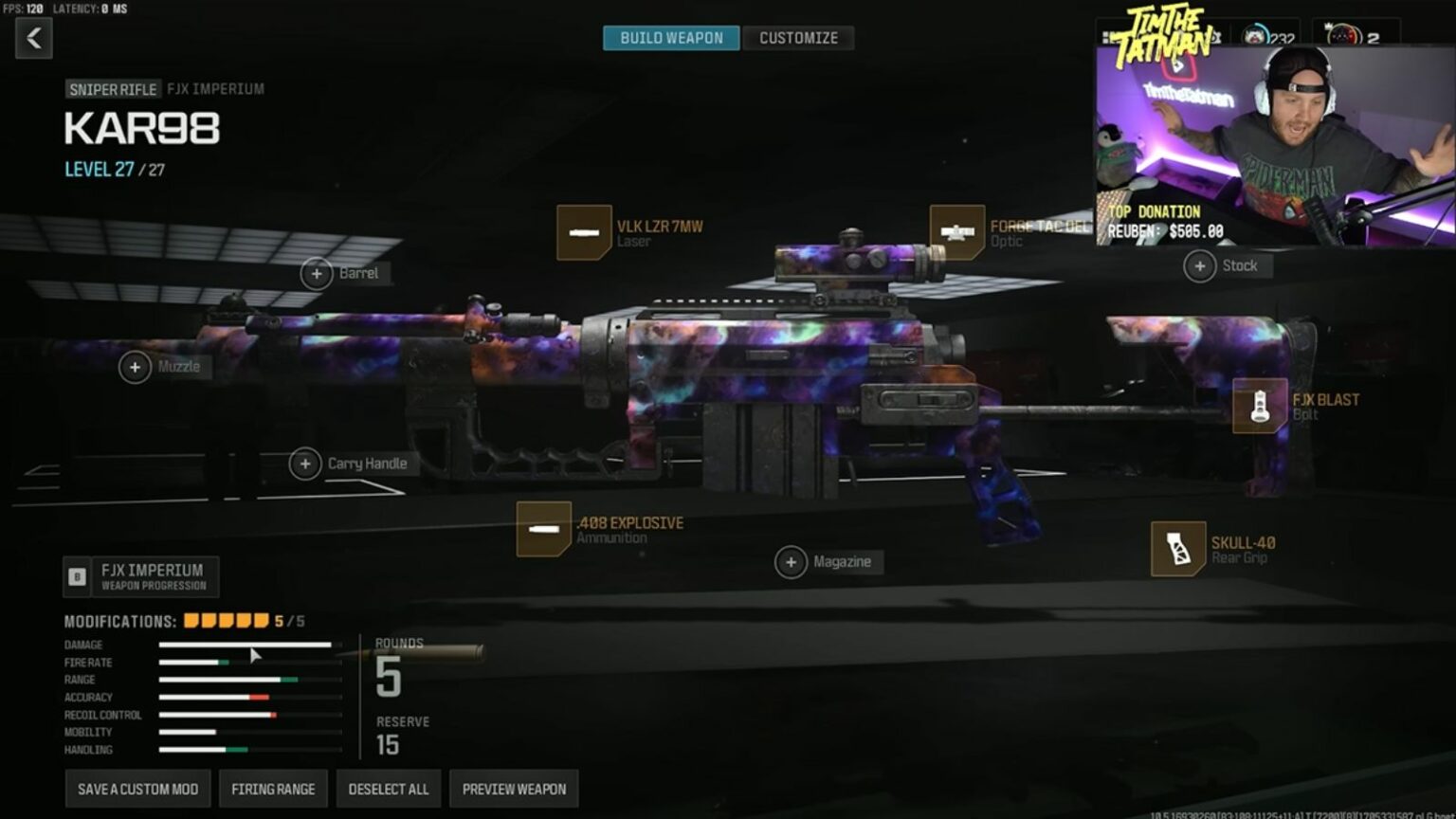Add a Muzzle attachment
The width and height of the screenshot is (1456, 819).
(136, 367)
